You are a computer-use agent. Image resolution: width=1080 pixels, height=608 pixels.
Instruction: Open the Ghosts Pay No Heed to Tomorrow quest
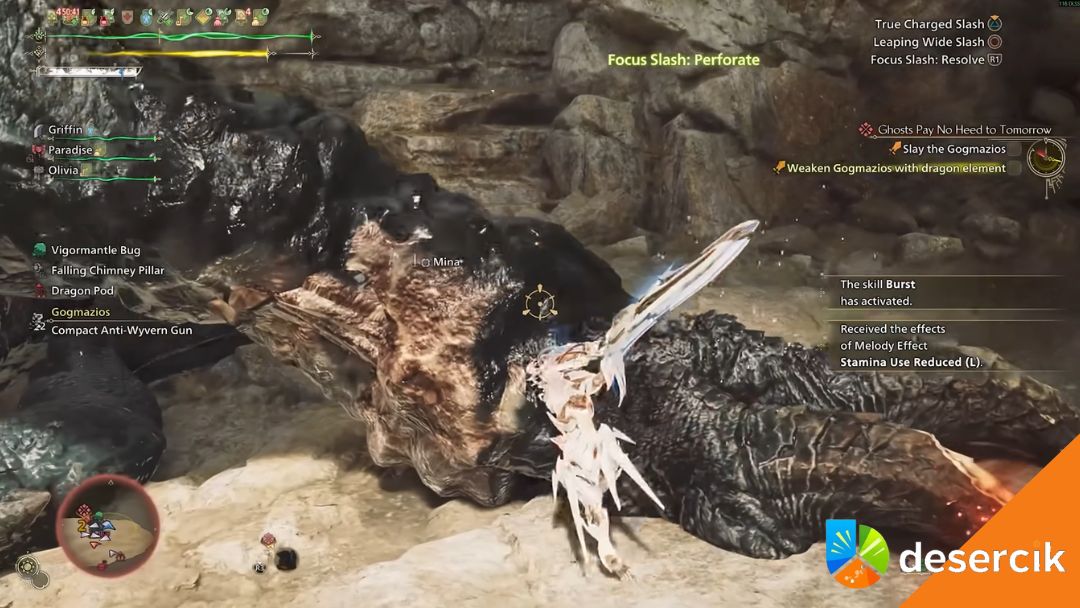(964, 130)
